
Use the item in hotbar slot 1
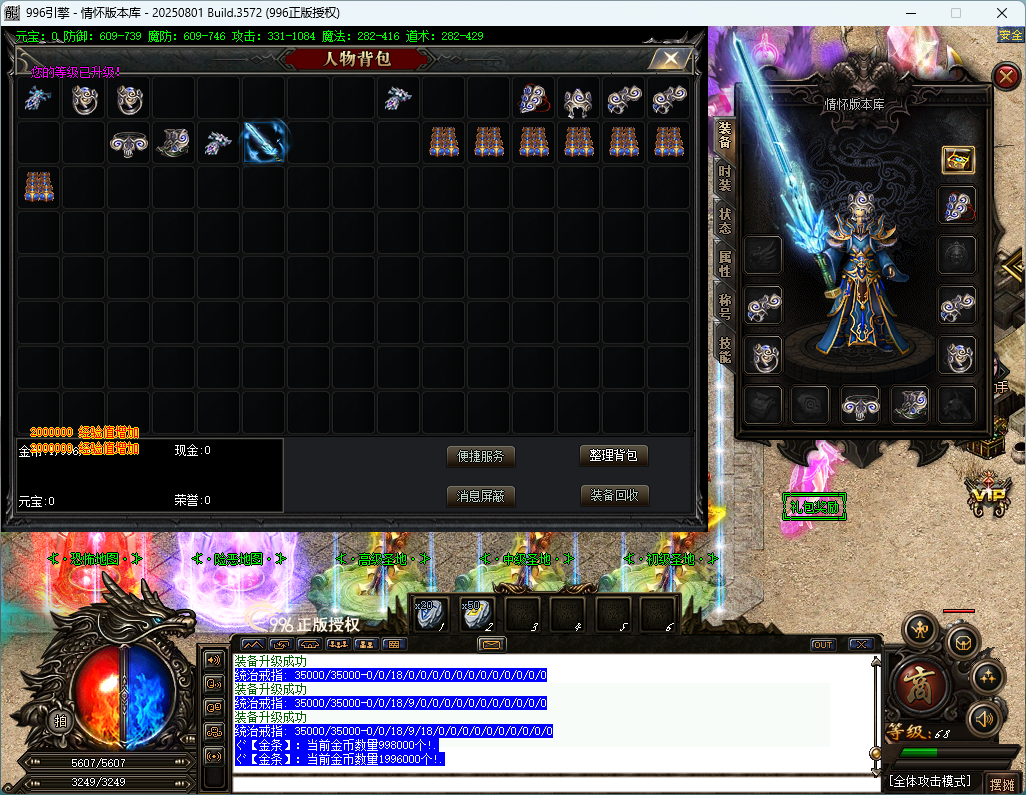(431, 615)
